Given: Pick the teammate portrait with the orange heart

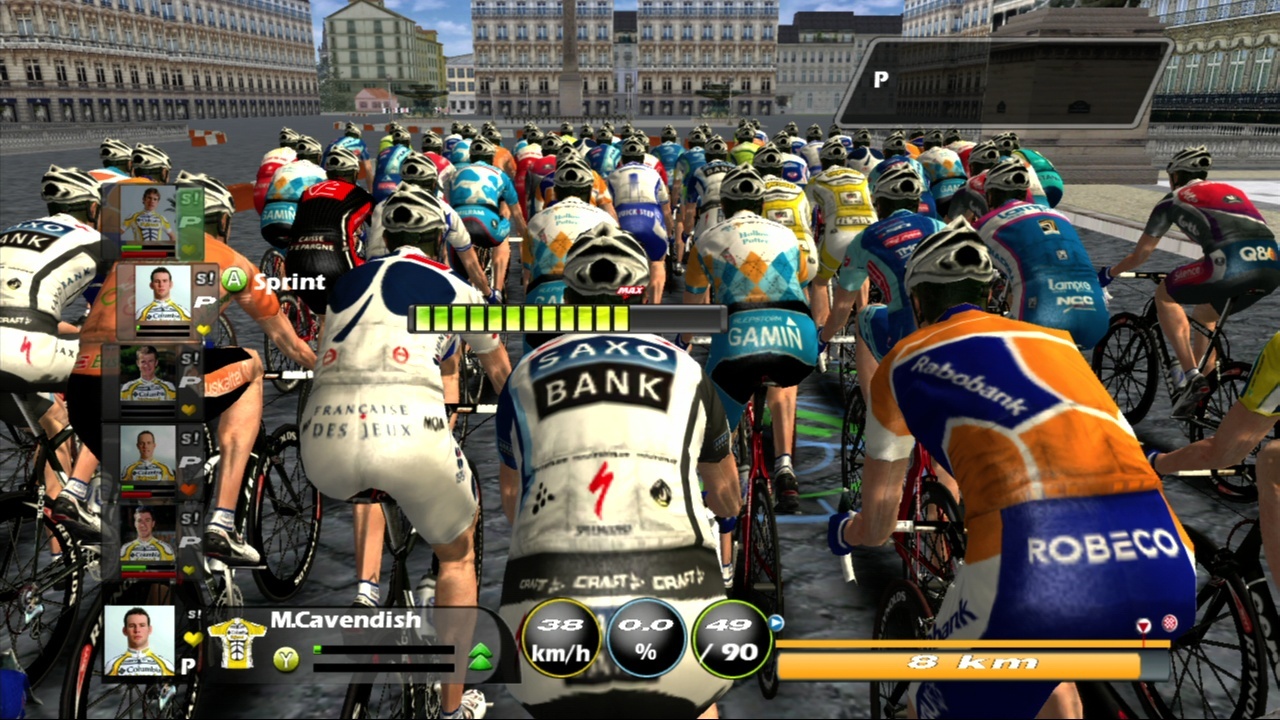Looking at the screenshot, I should coord(147,456).
